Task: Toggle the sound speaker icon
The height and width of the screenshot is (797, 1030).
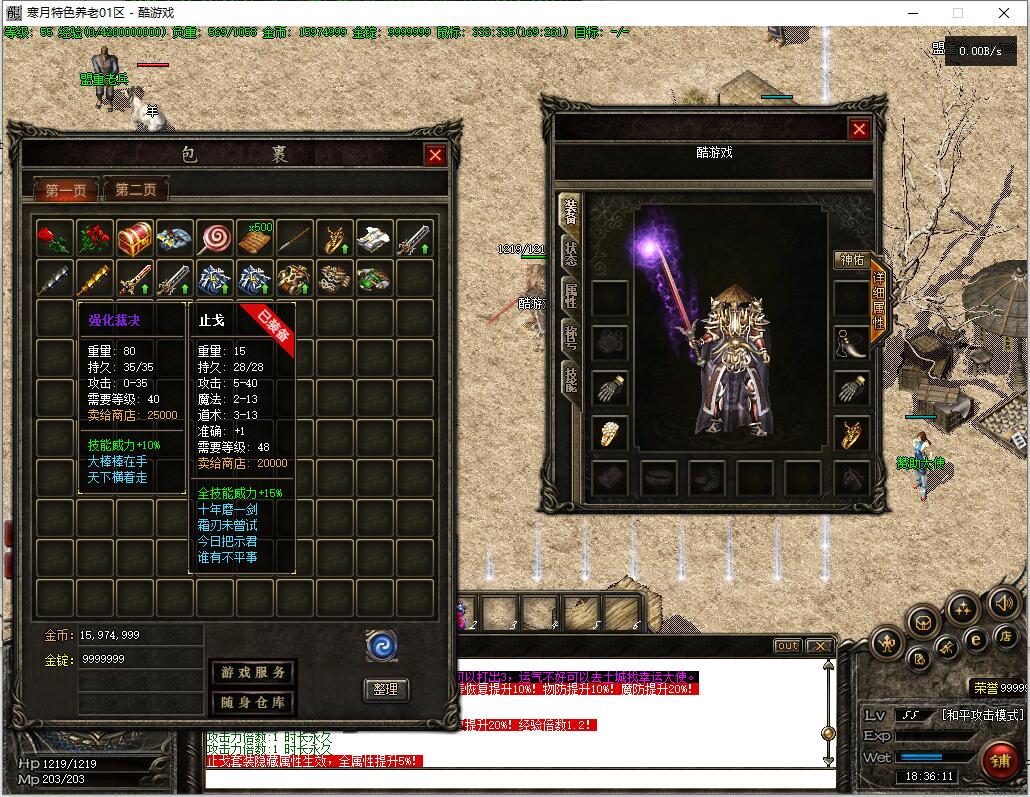Action: pyautogui.click(x=1003, y=602)
